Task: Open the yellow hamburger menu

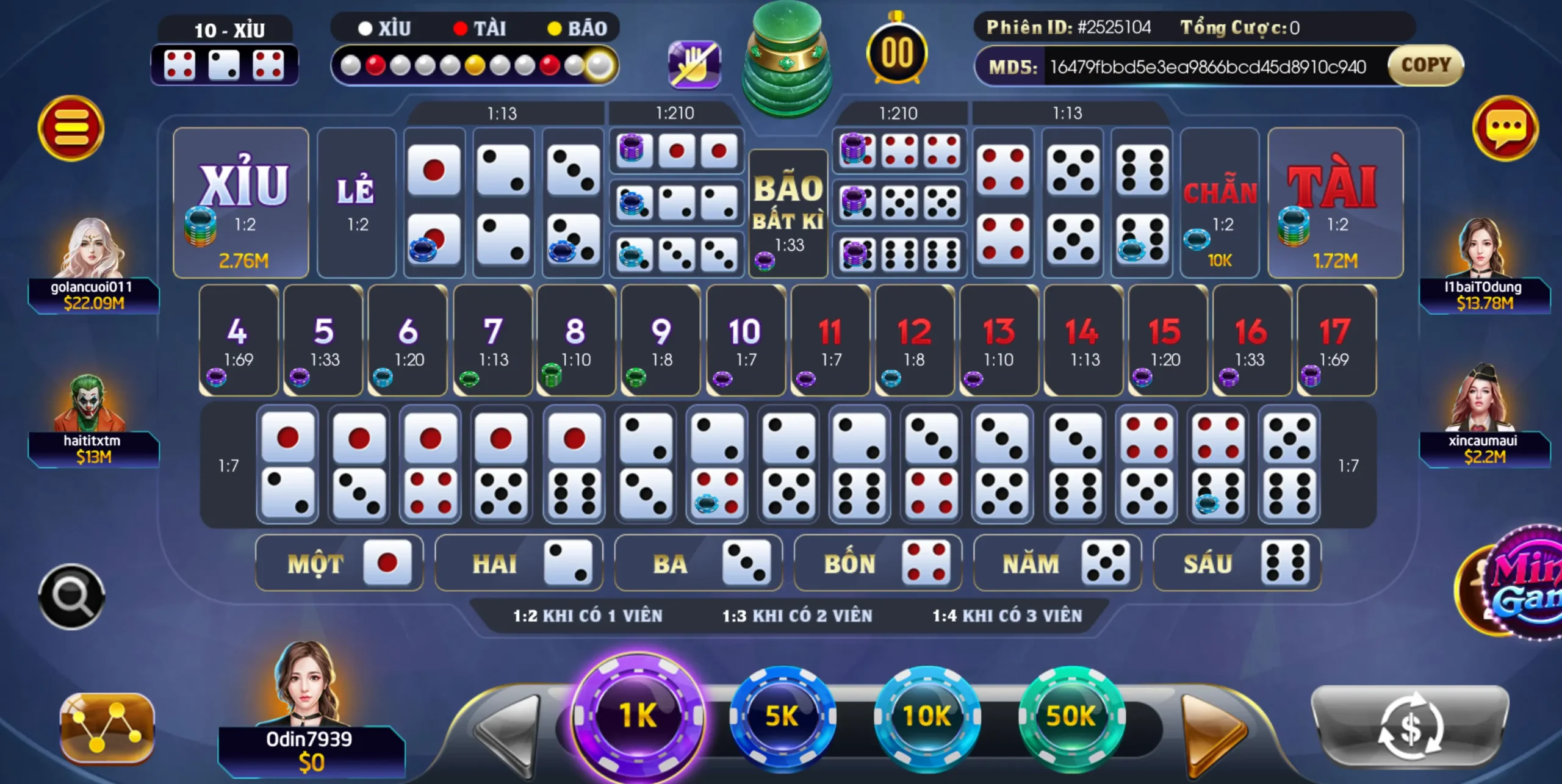Action: tap(71, 128)
